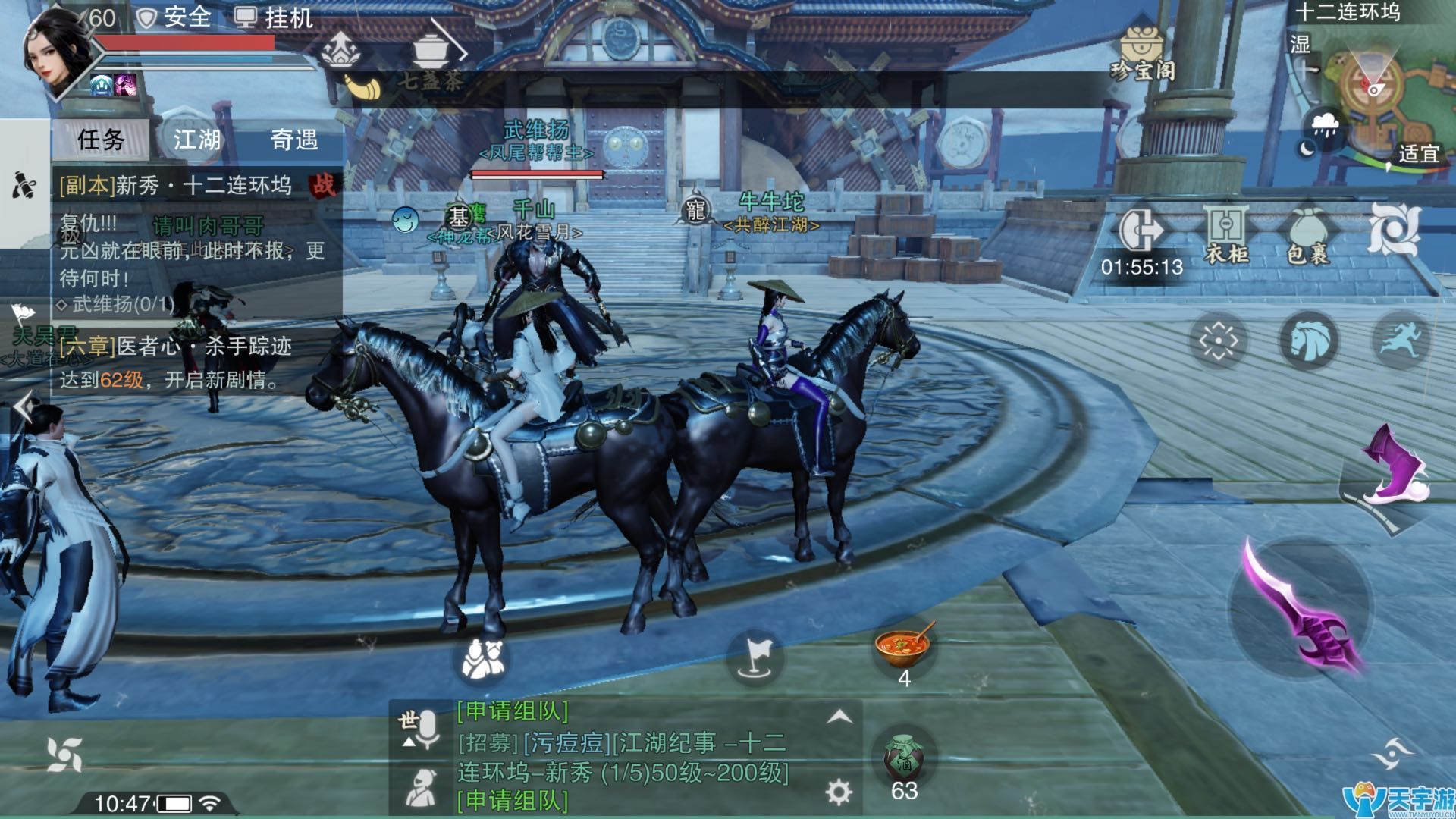Tap the horse mount button
This screenshot has height=819, width=1456.
[x=1308, y=340]
